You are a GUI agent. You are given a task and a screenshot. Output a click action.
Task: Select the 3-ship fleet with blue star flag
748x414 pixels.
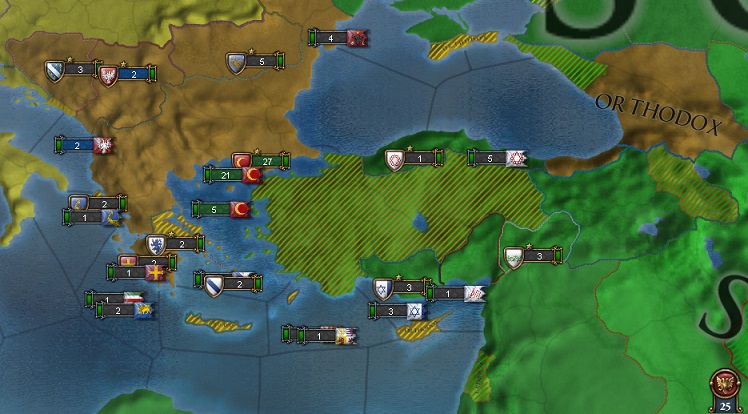pyautogui.click(x=398, y=311)
